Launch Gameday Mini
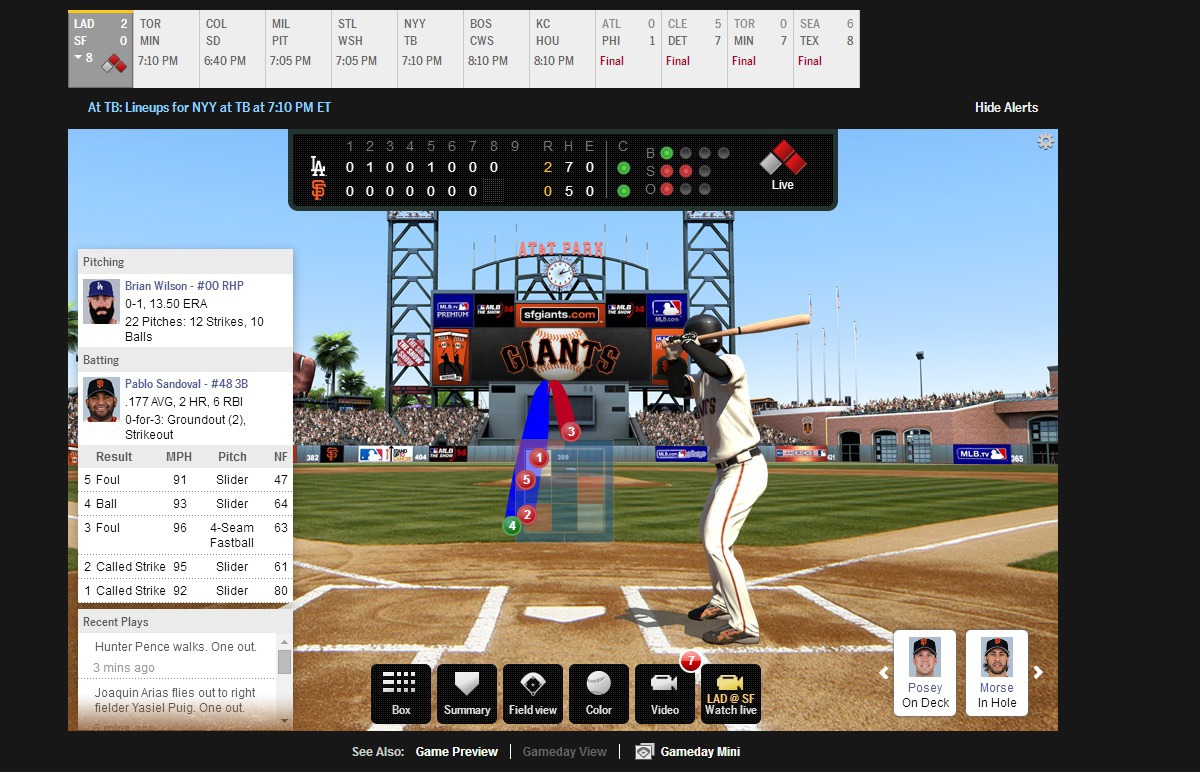 point(699,752)
